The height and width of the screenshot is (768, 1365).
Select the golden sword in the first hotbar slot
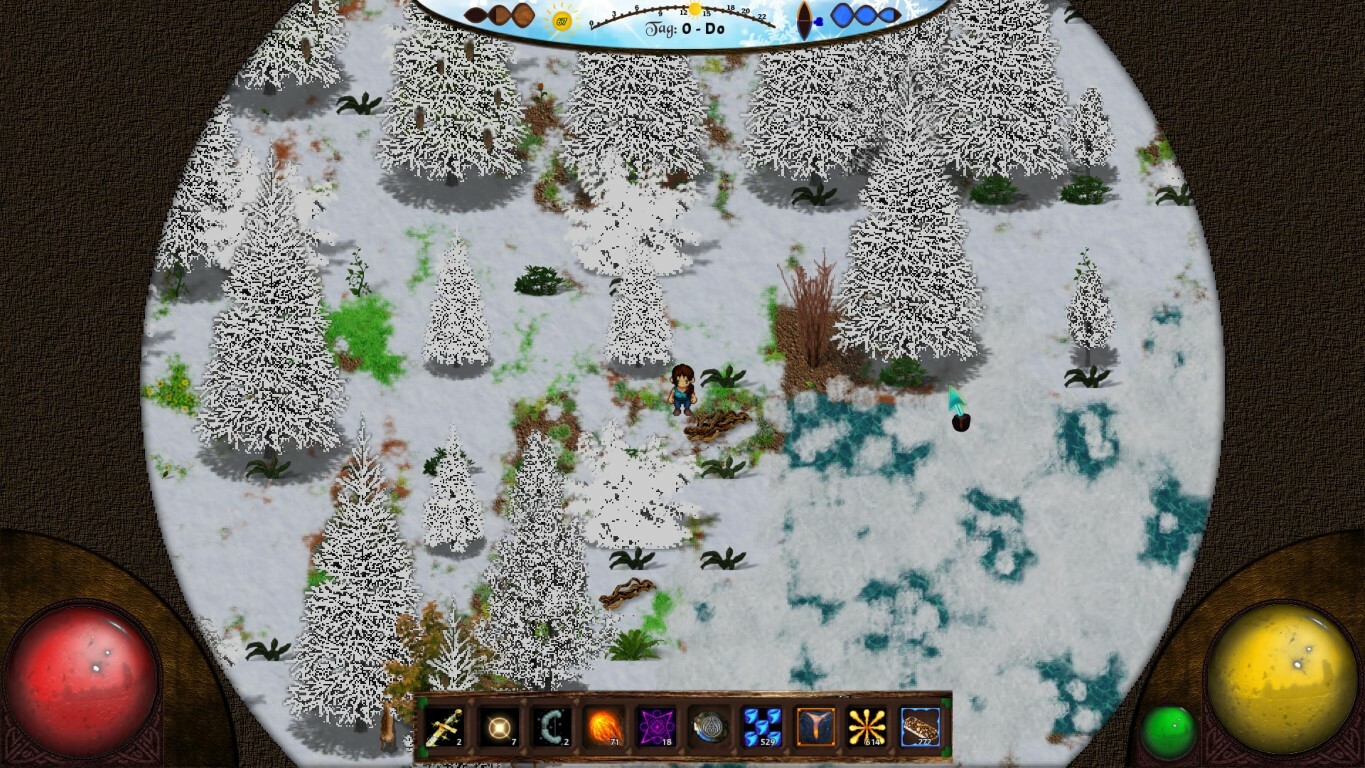[x=443, y=729]
